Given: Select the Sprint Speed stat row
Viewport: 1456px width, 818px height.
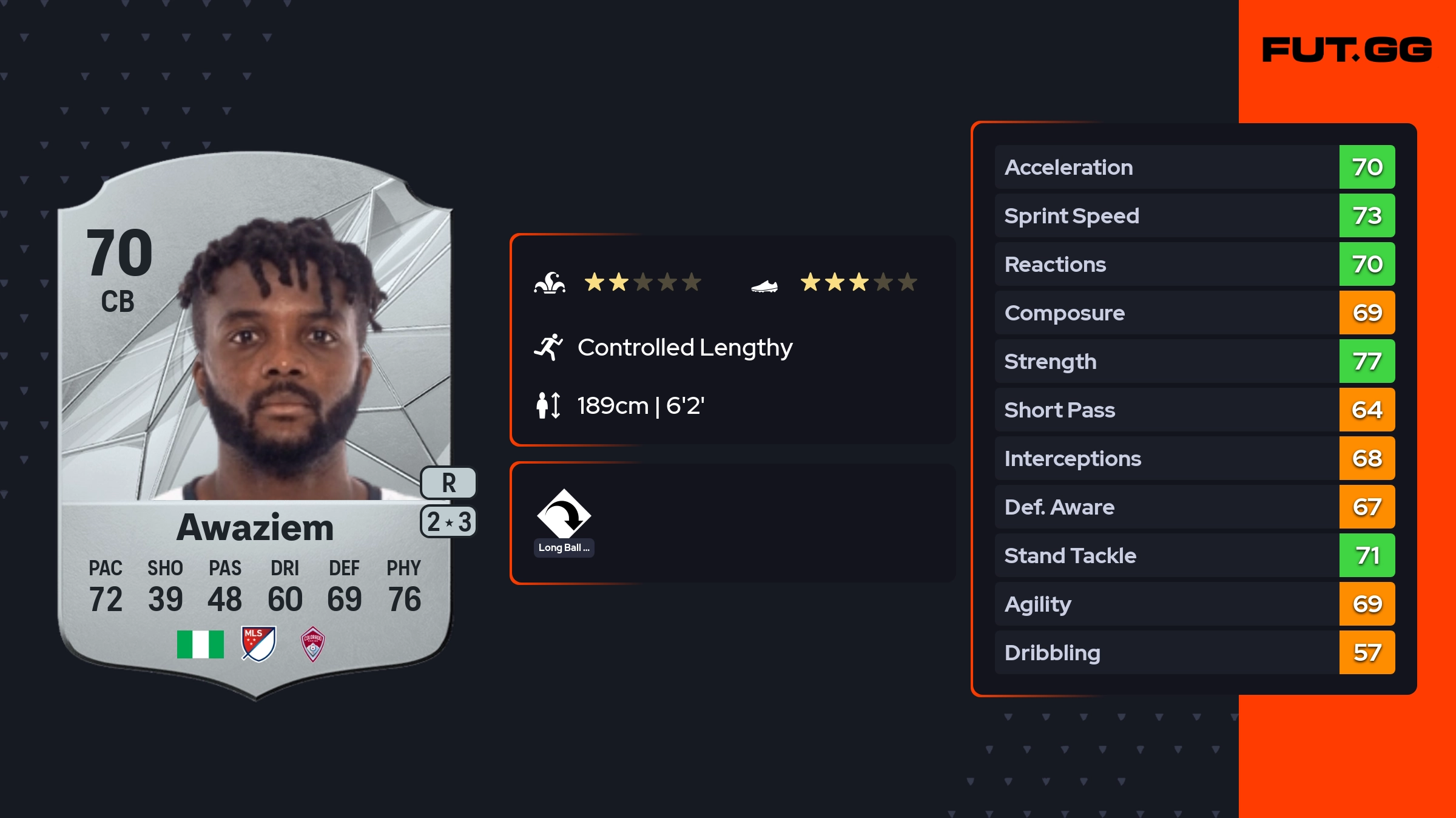Looking at the screenshot, I should pos(1194,215).
